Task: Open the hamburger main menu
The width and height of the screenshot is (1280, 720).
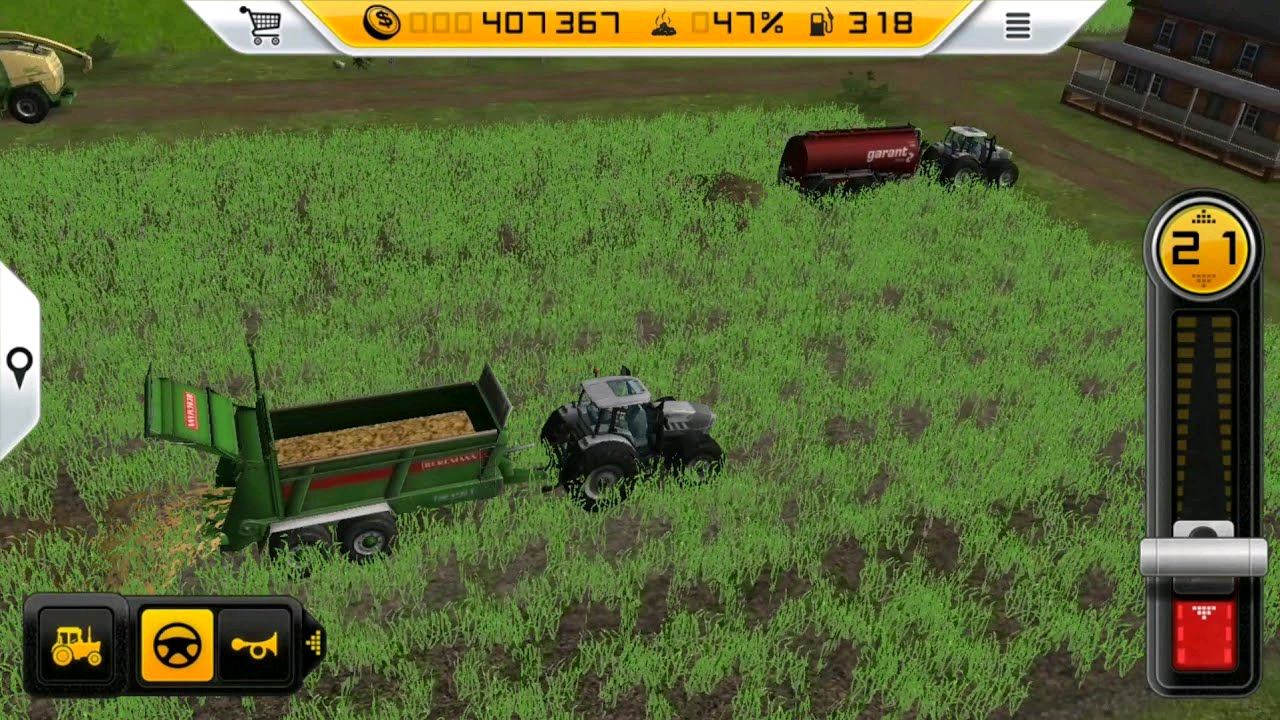Action: (1017, 26)
